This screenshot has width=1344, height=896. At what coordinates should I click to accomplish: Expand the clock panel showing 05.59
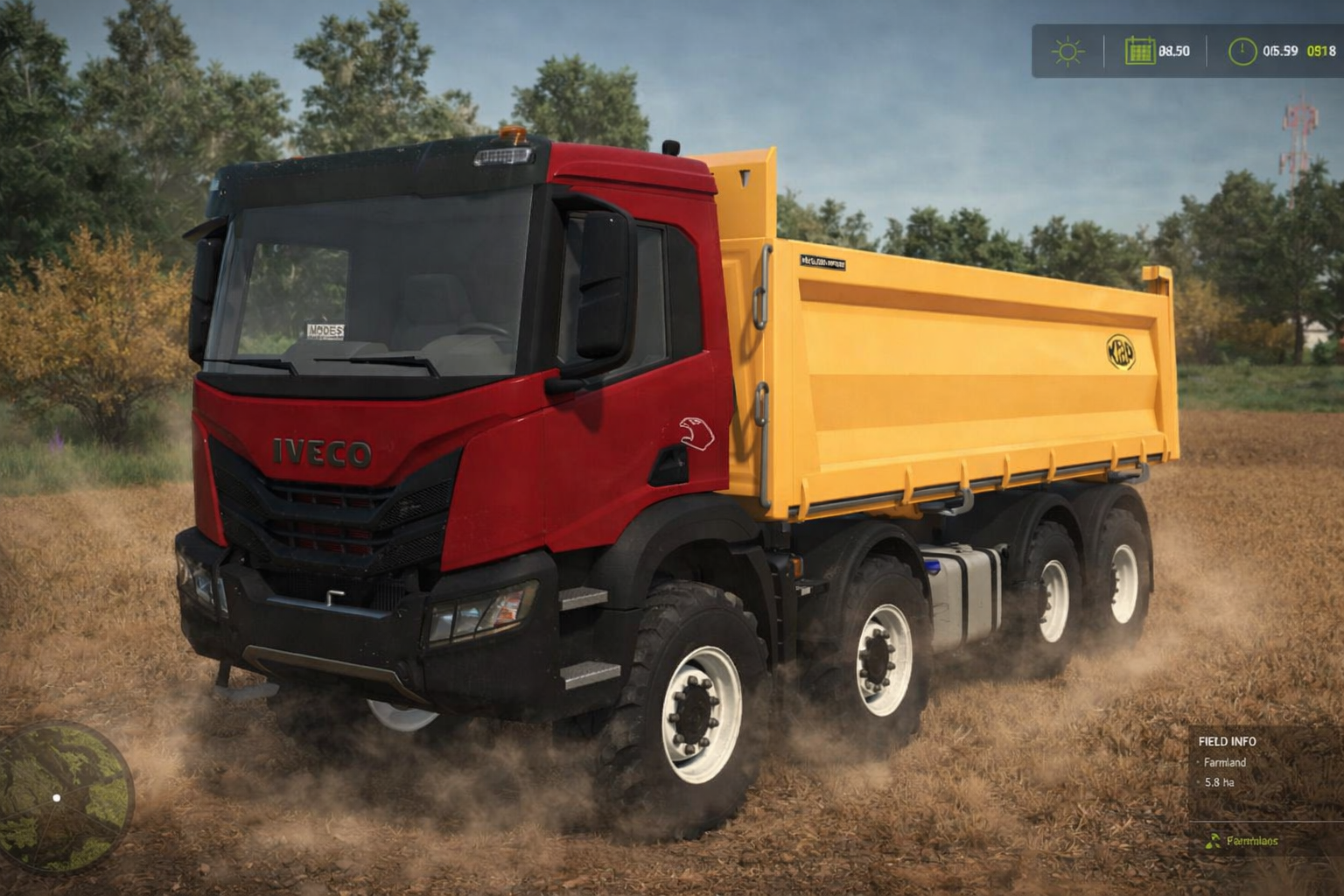(x=1277, y=51)
